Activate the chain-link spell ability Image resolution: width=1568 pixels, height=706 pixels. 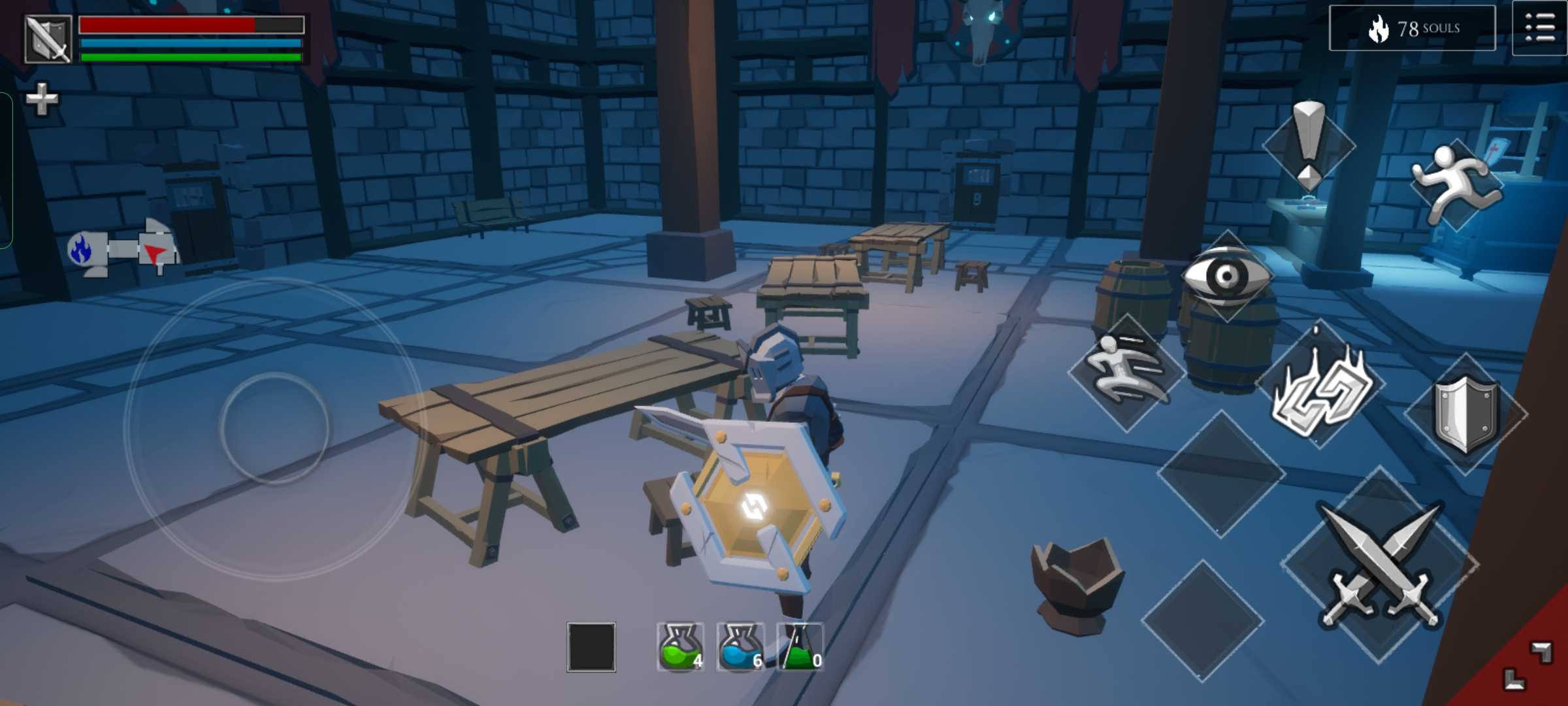1320,390
